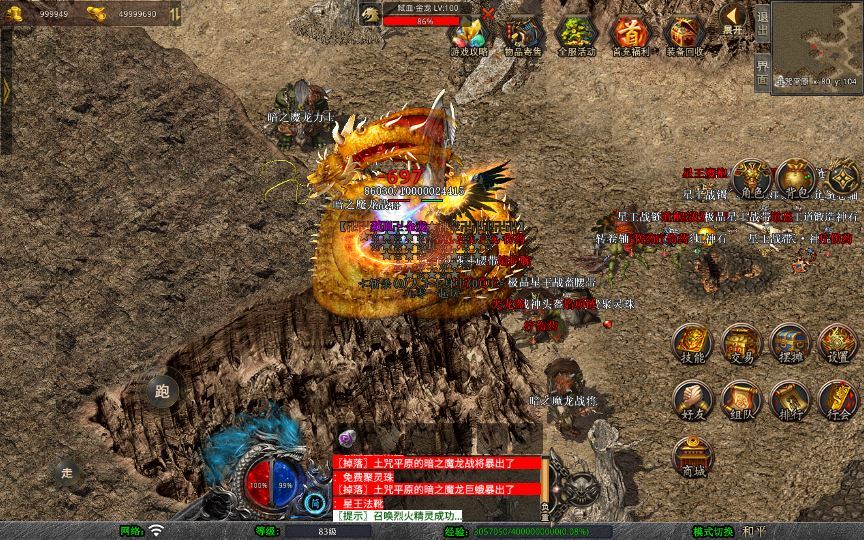The width and height of the screenshot is (864, 540).
Task: Open the 排行 rankings
Action: coord(789,399)
